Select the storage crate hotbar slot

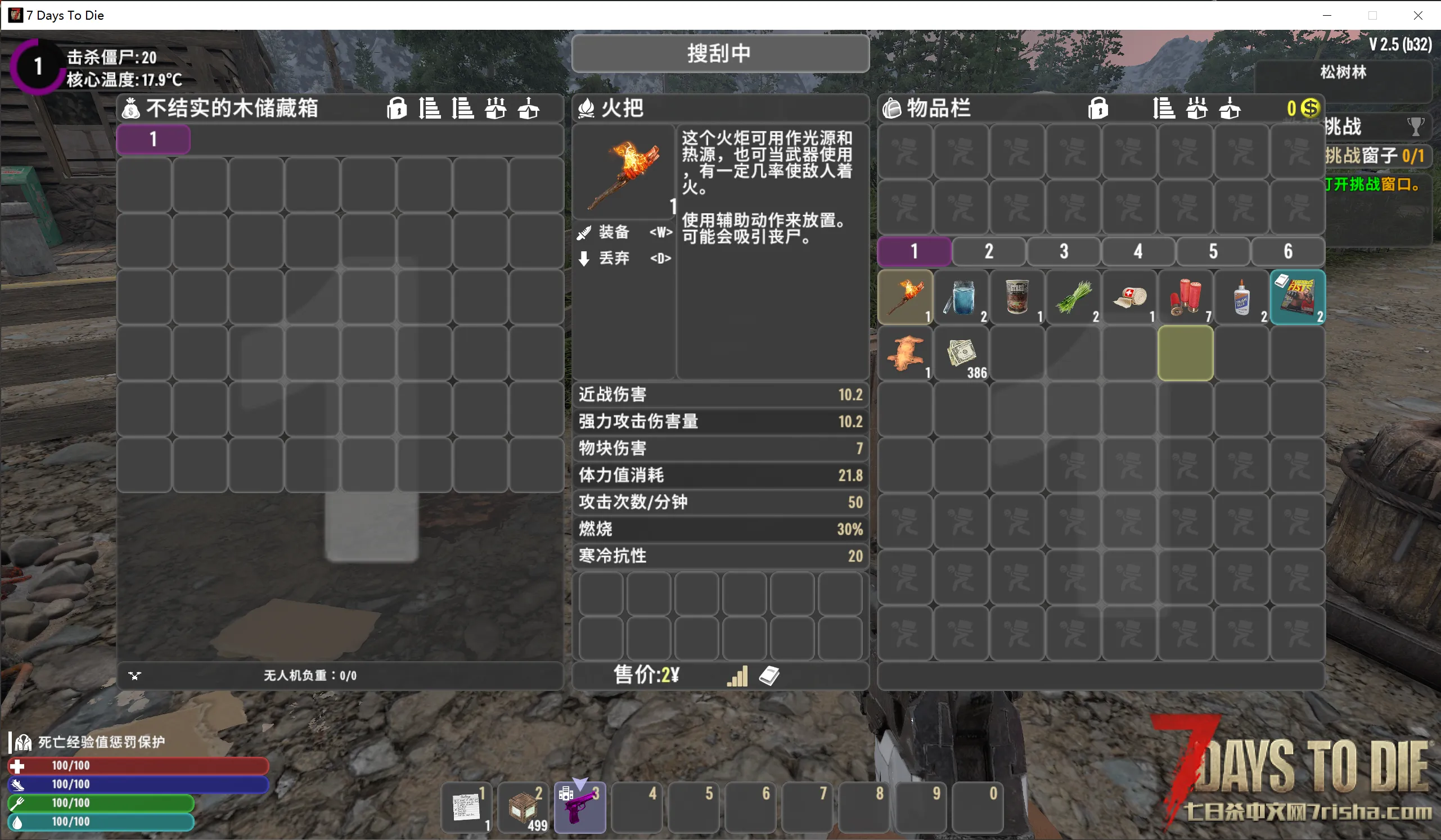523,807
